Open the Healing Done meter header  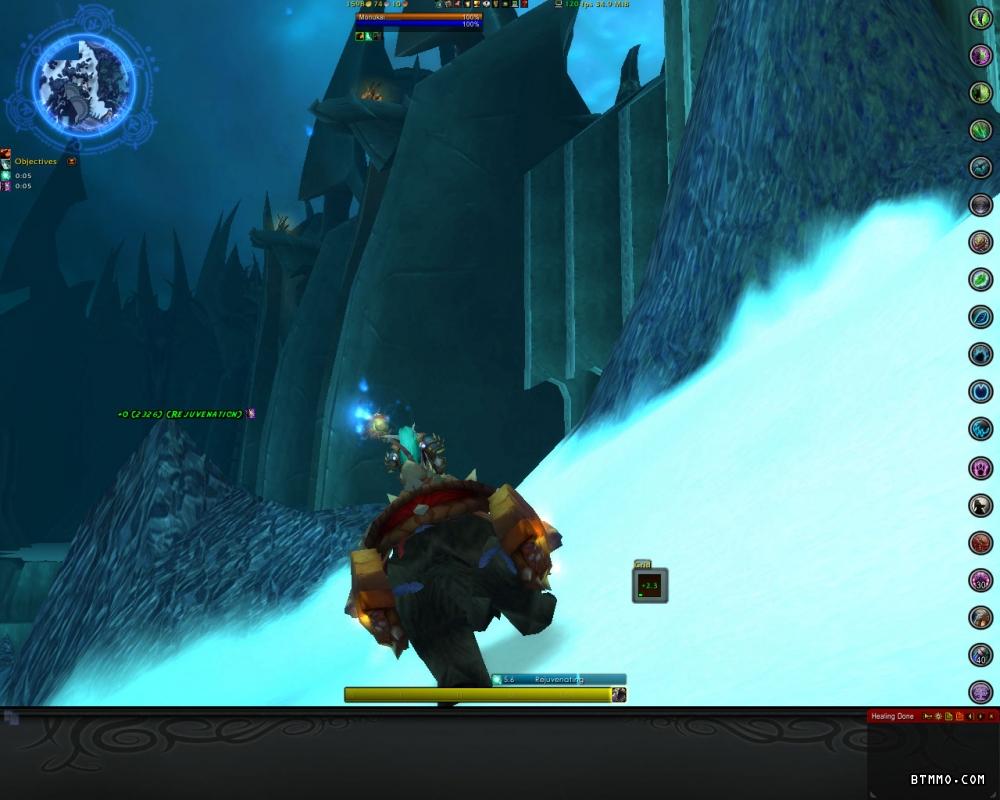[893, 716]
